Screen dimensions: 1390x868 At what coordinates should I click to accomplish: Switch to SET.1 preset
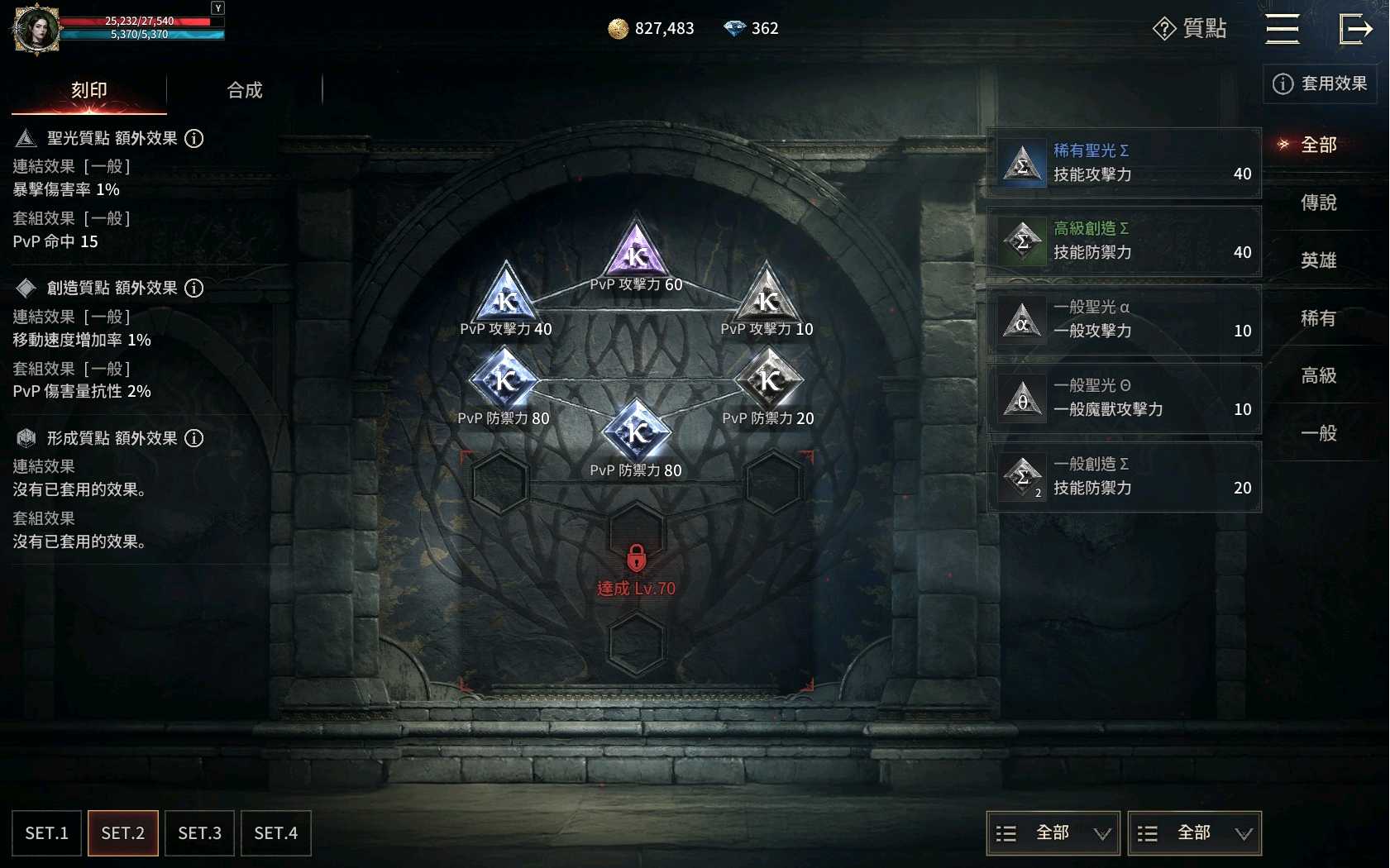(47, 833)
